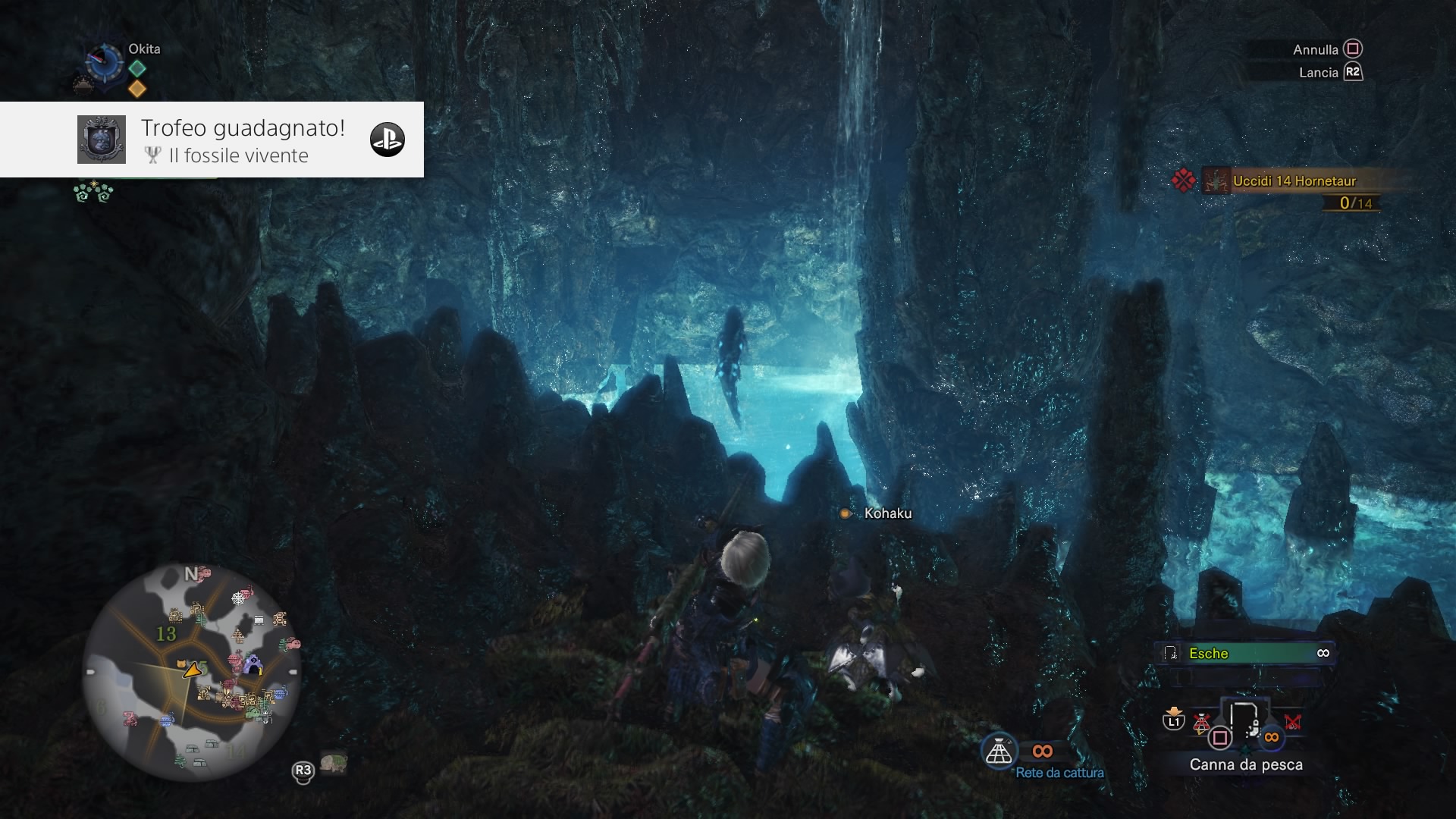Image resolution: width=1456 pixels, height=819 pixels.
Task: Click the trophy thumbnail image in the notification
Action: click(102, 140)
